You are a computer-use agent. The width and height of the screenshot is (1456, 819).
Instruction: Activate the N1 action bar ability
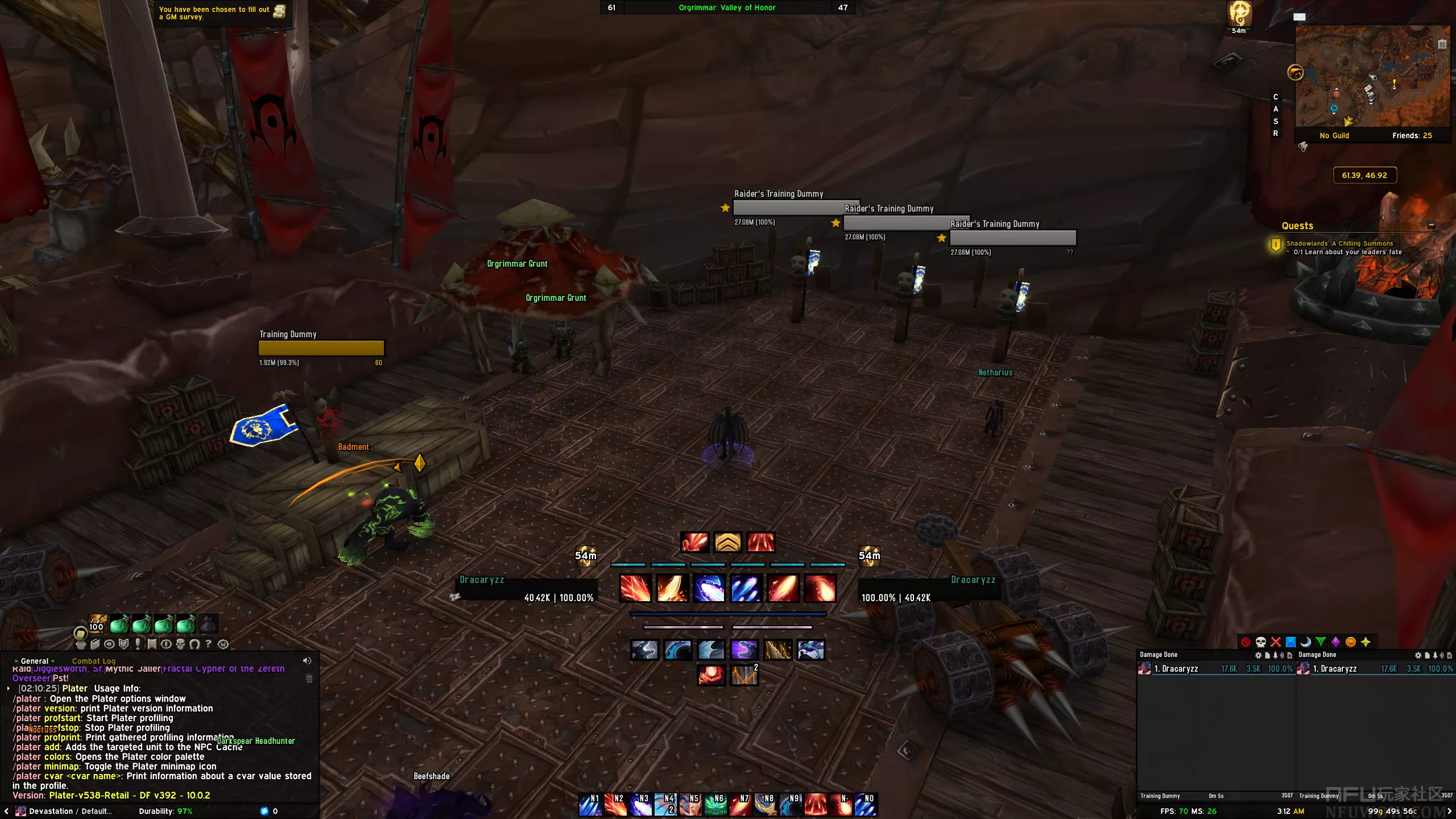click(590, 805)
